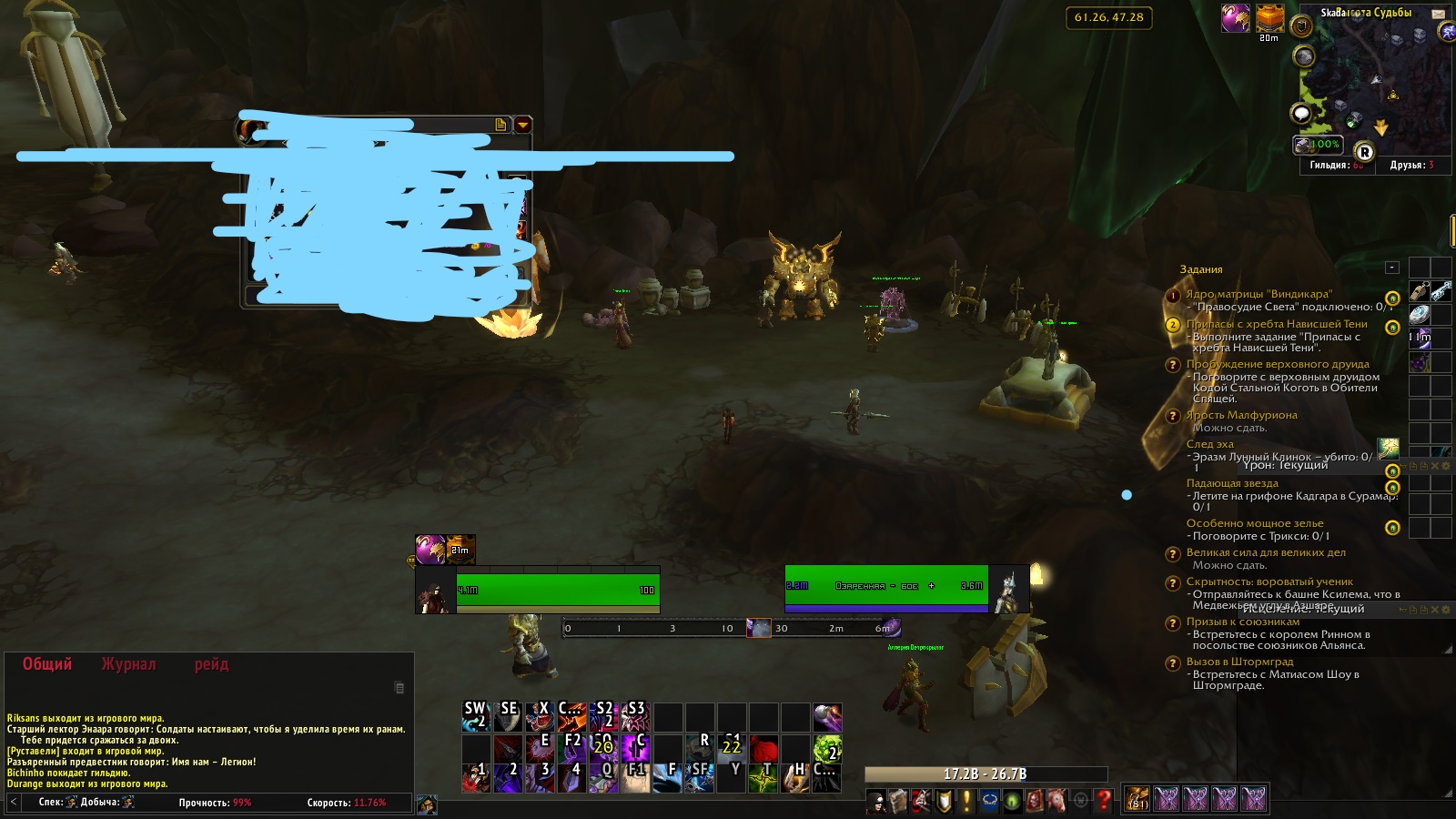Image resolution: width=1456 pixels, height=819 pixels.
Task: Open the yellow exclamation mark micro menu button
Action: pos(966,801)
